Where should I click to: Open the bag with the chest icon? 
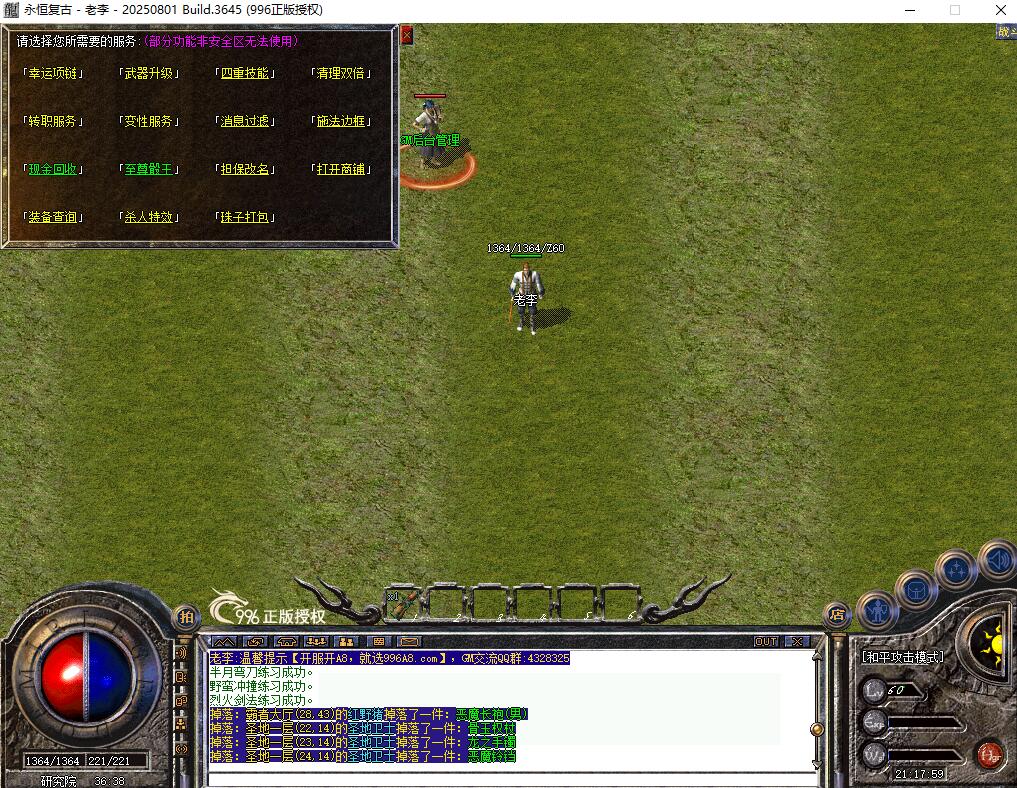point(916,590)
